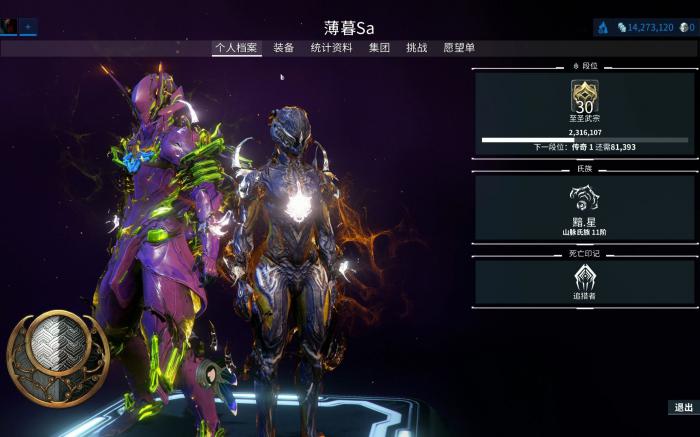This screenshot has width=700, height=437.
Task: Show the 统计资料 statistics tab
Action: [331, 47]
